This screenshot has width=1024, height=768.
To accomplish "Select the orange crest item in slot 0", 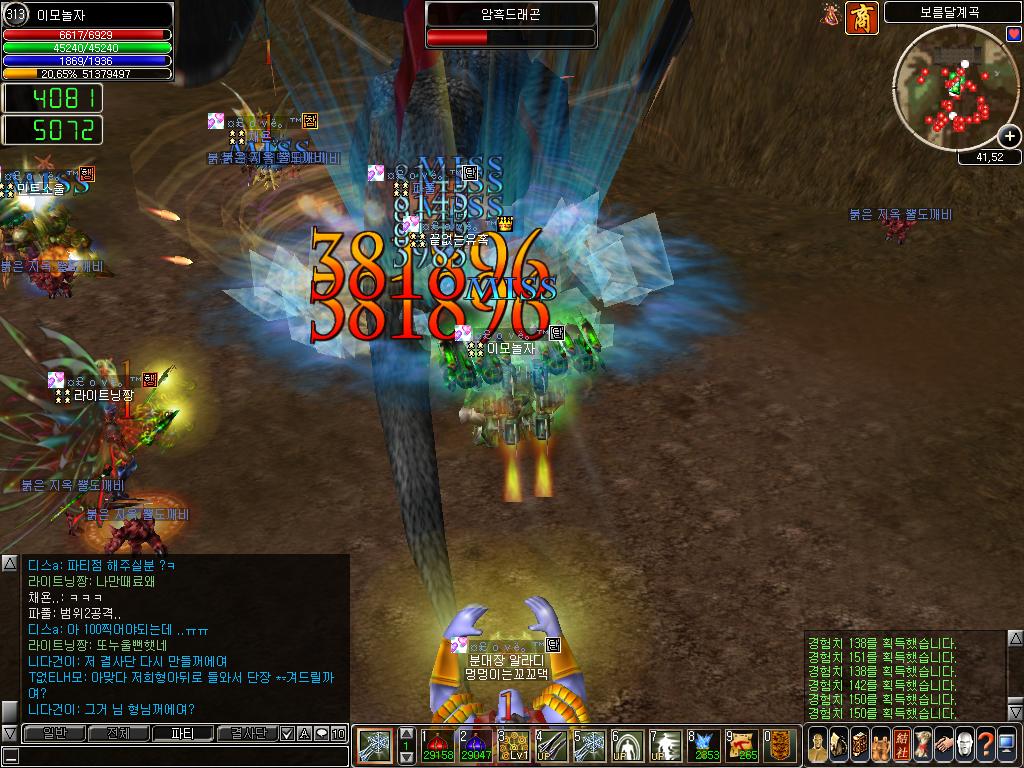I will pos(780,745).
